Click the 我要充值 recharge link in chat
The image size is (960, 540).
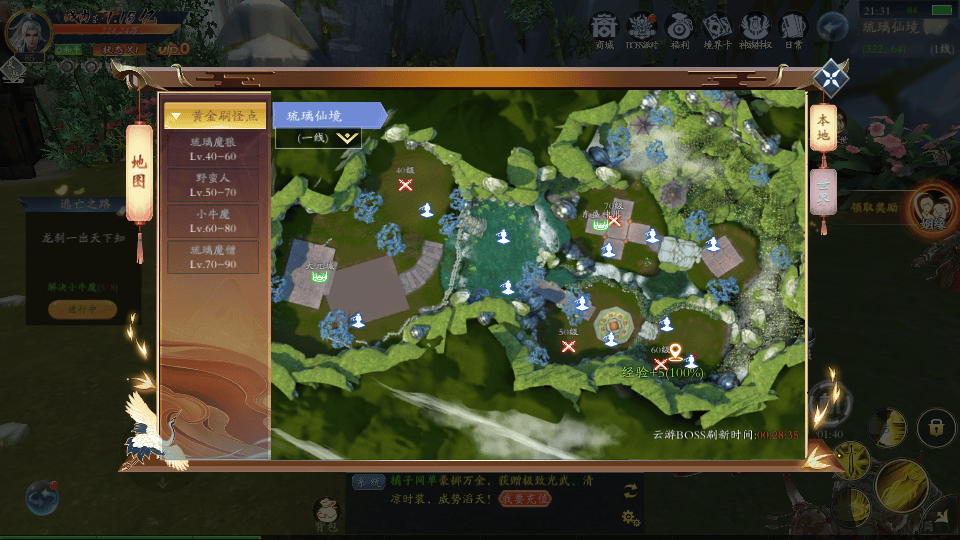click(x=525, y=498)
